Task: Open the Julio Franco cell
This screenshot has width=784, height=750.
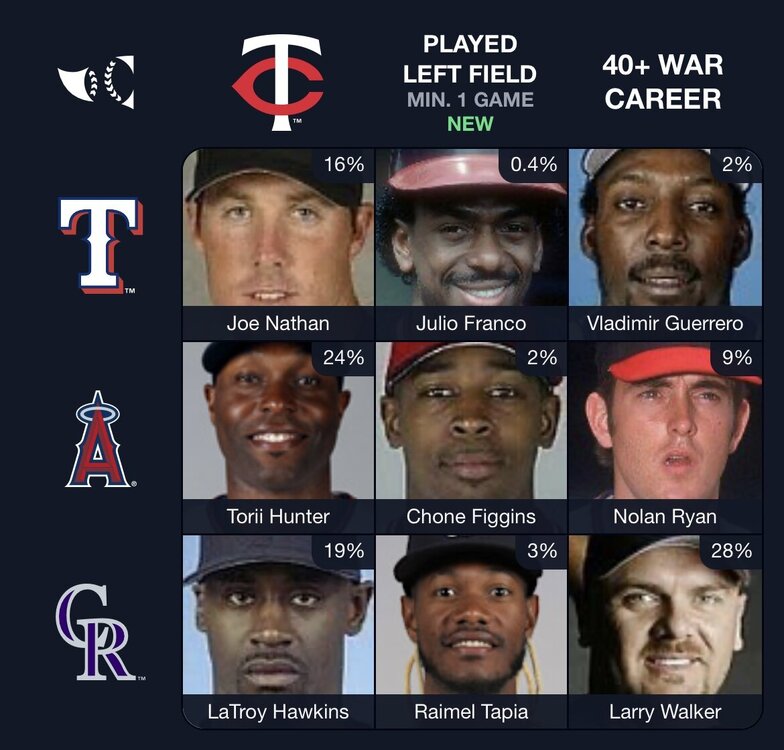Action: [x=471, y=244]
